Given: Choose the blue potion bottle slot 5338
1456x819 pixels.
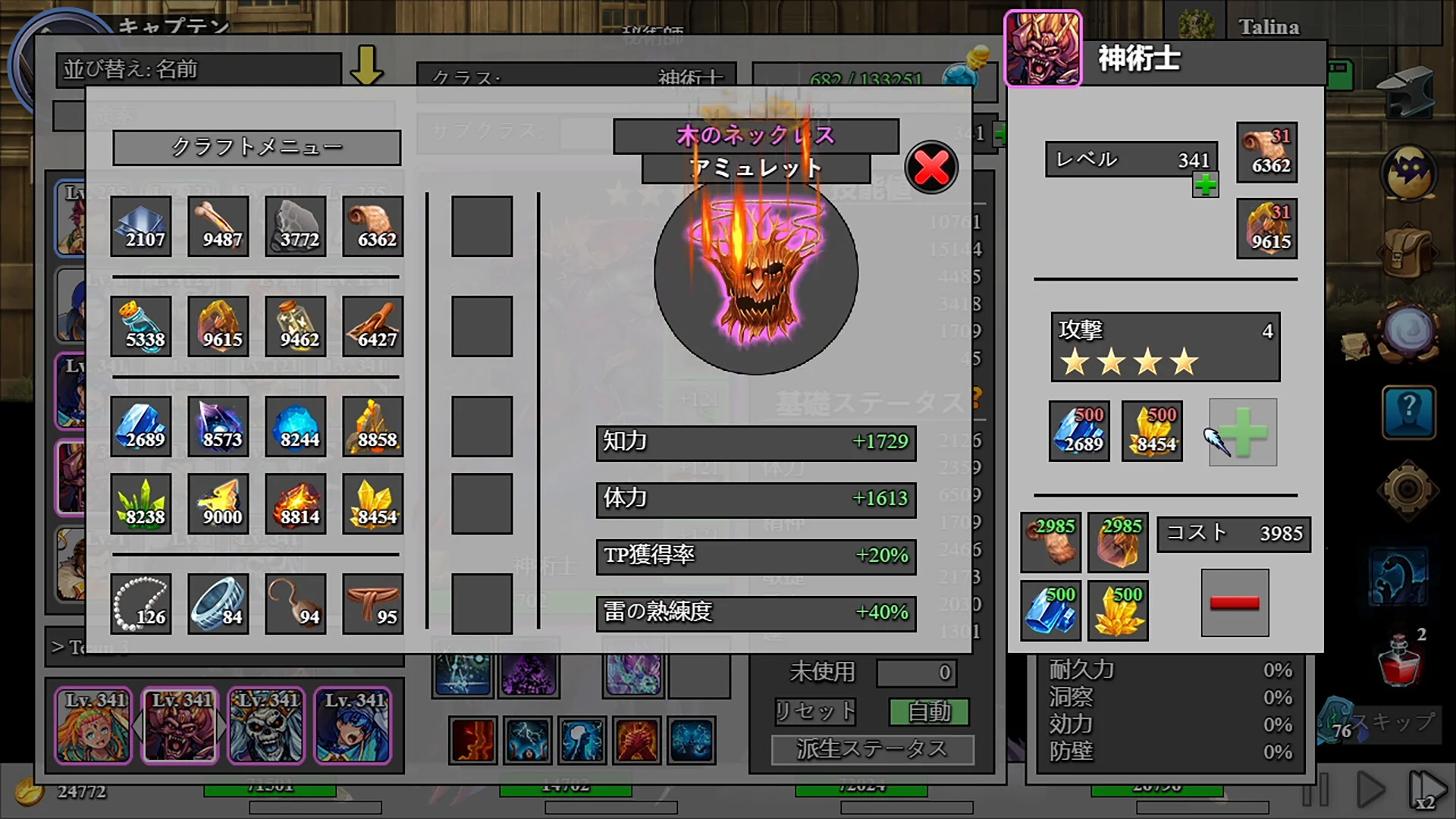Looking at the screenshot, I should 141,326.
